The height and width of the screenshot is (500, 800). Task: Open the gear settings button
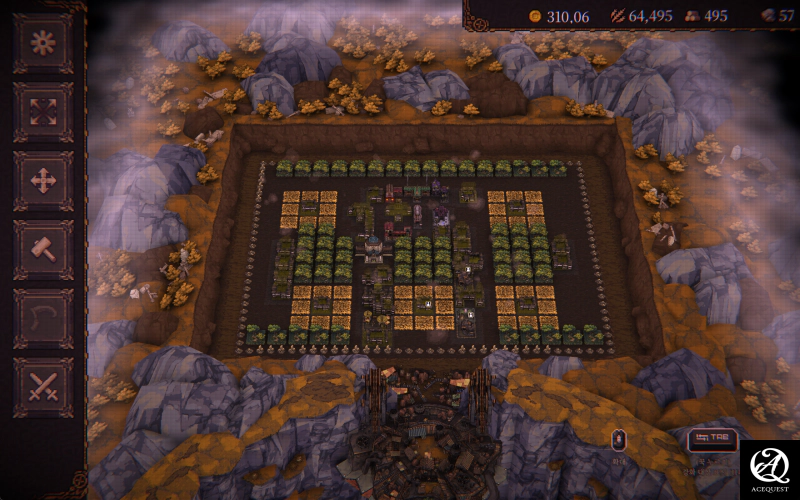coord(43,44)
